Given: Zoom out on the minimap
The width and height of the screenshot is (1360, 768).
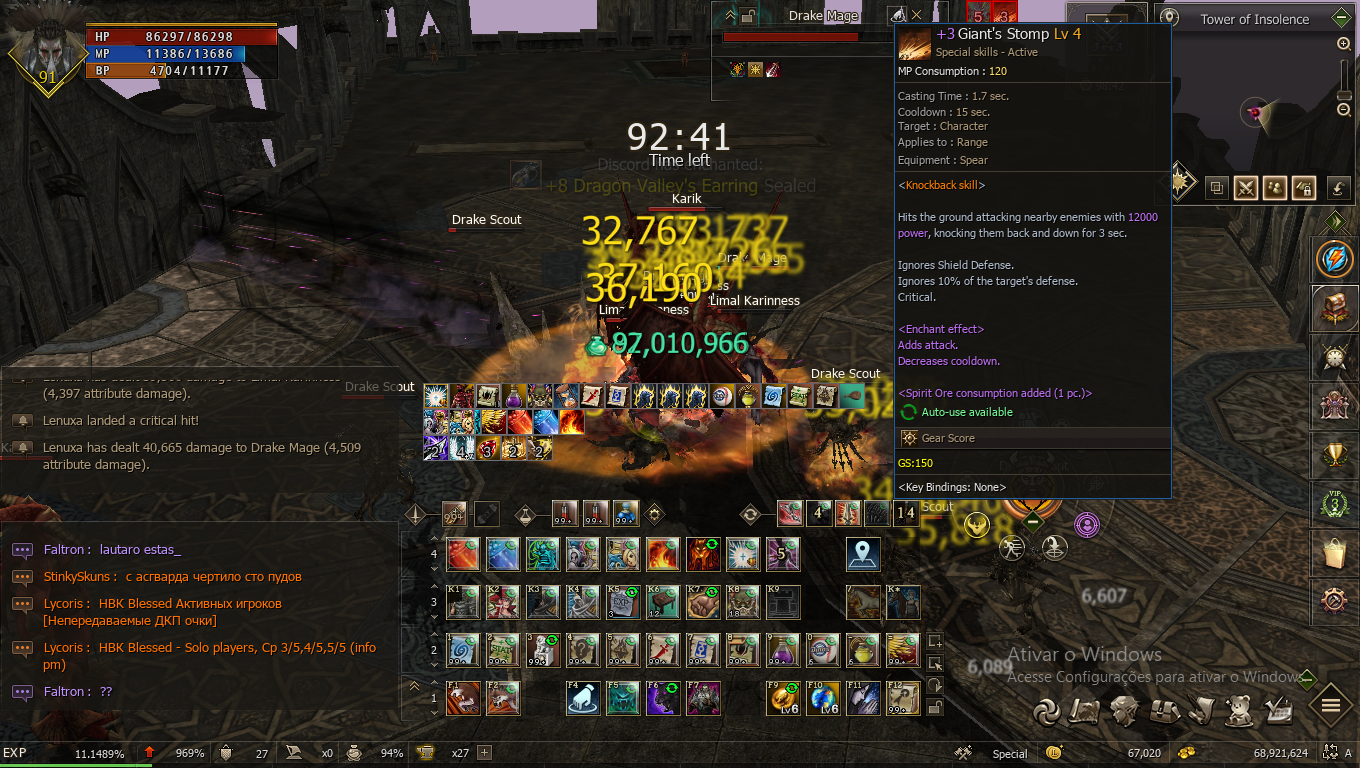Looking at the screenshot, I should click(x=1344, y=109).
